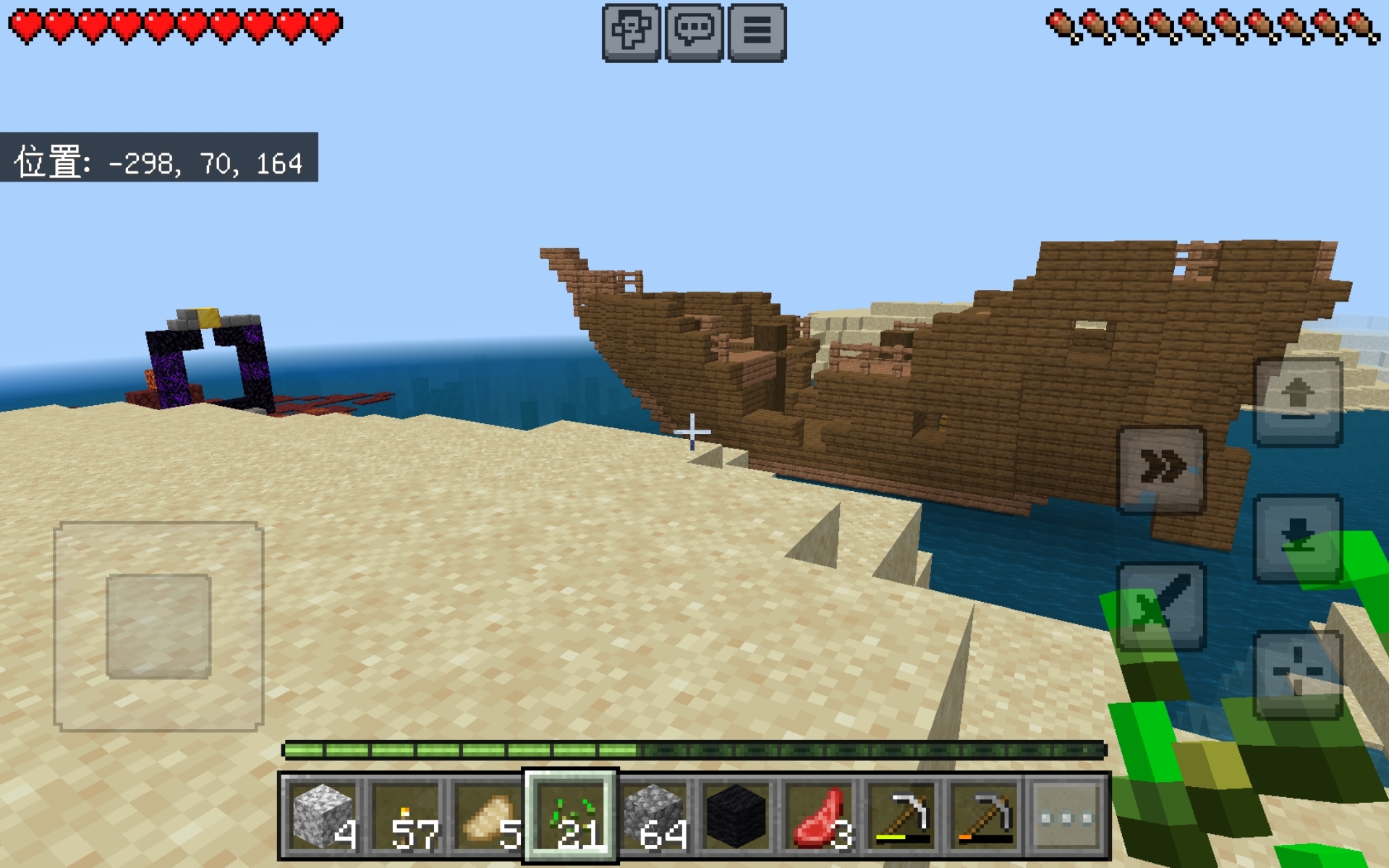Tap the down-arrow sneak button
Viewport: 1389px width, 868px height.
1298,538
